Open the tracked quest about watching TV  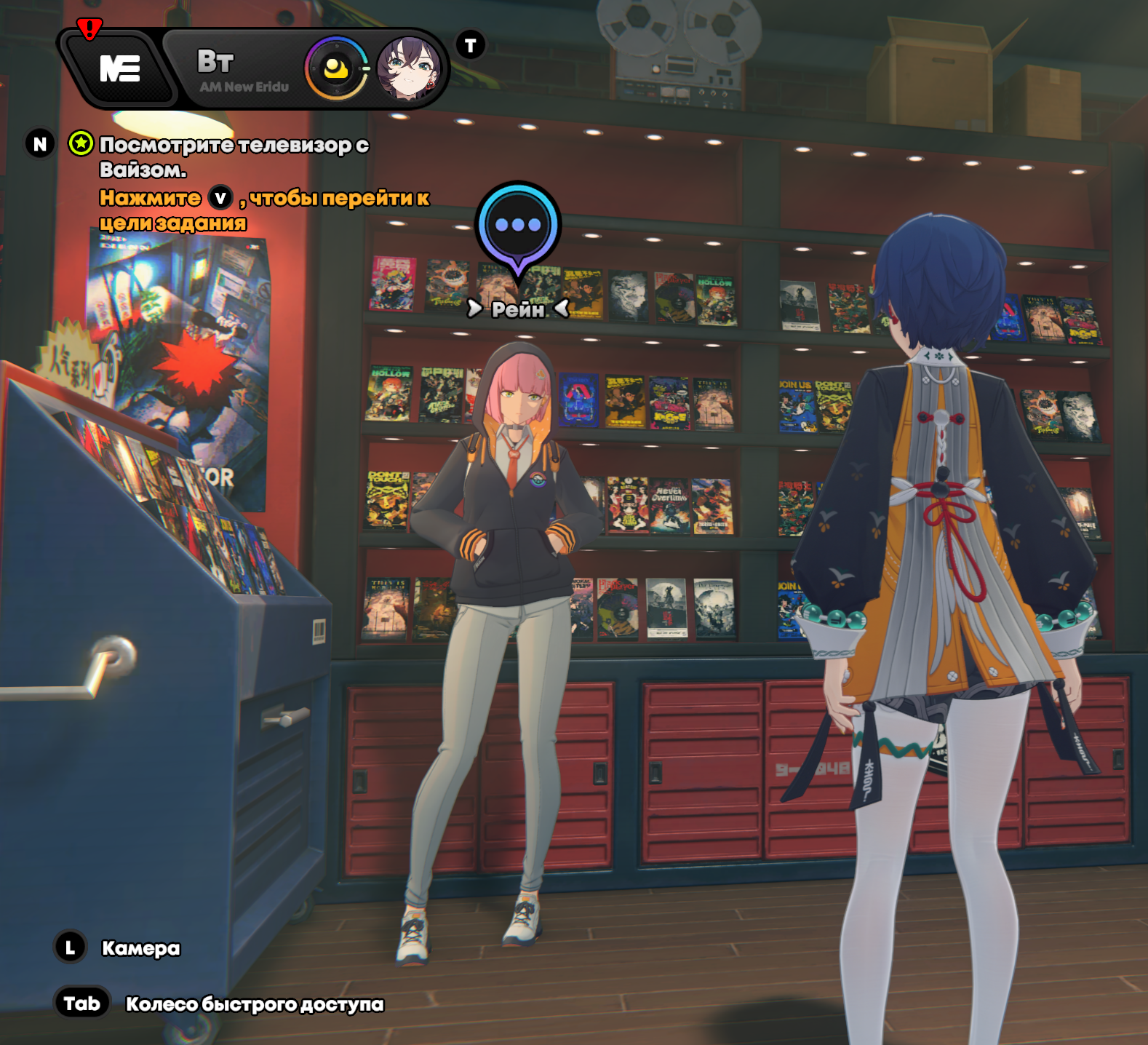pos(233,156)
